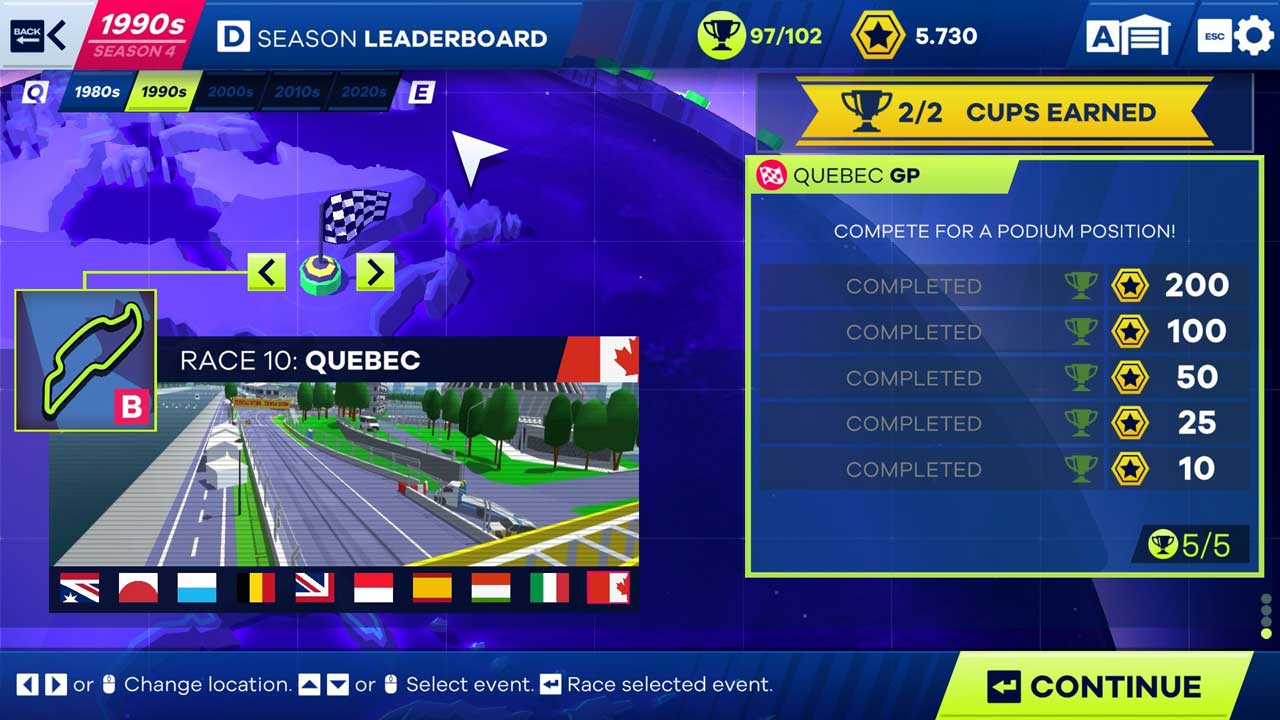Select the Canada flag race in the flag row
Image resolution: width=1280 pixels, height=720 pixels.
608,588
